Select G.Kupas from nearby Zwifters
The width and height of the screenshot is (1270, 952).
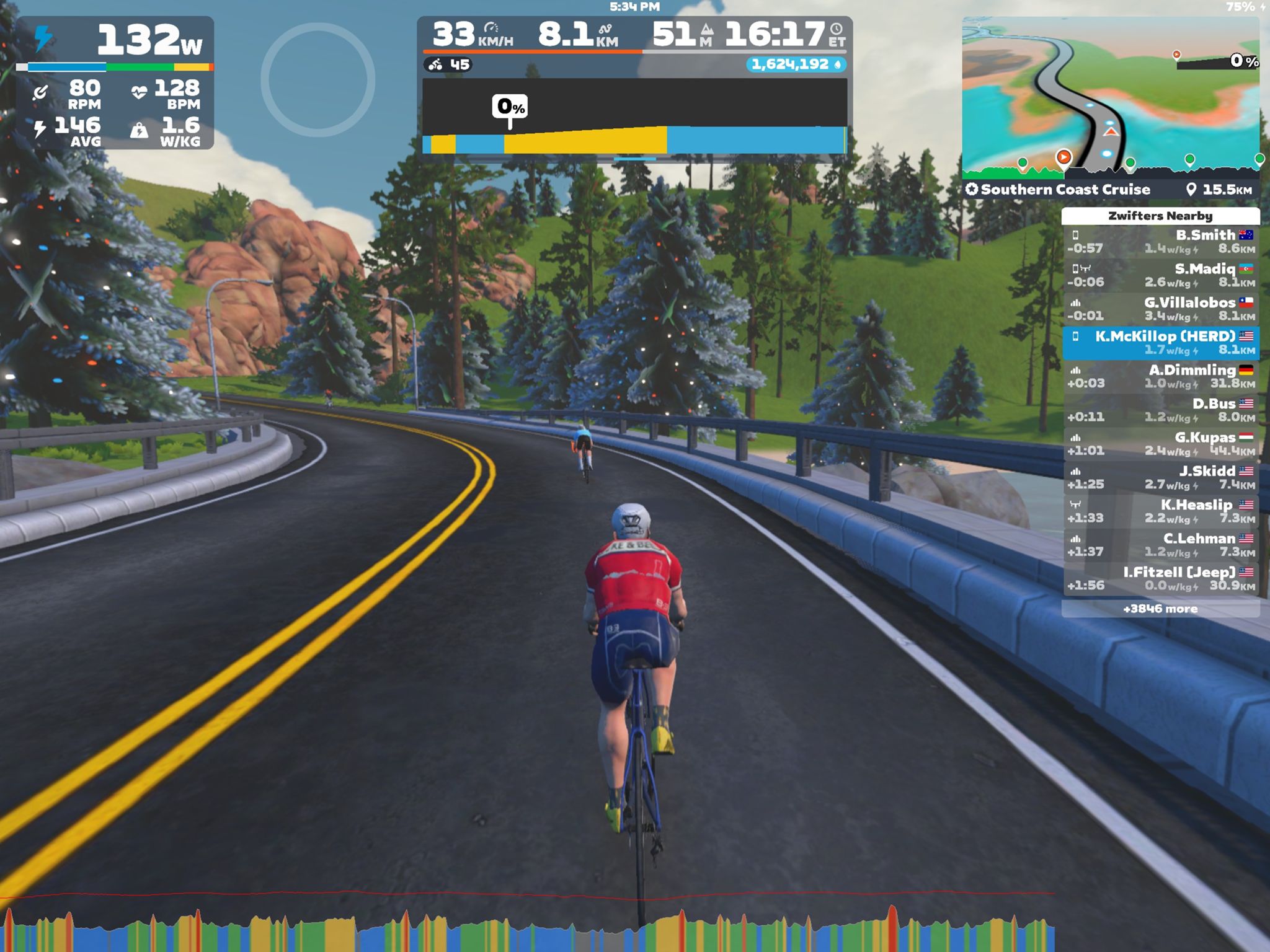[1161, 444]
